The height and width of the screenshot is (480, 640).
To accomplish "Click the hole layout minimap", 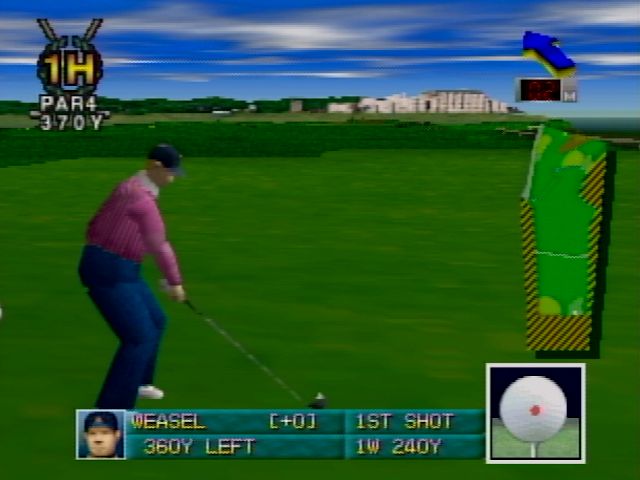I will pyautogui.click(x=564, y=240).
